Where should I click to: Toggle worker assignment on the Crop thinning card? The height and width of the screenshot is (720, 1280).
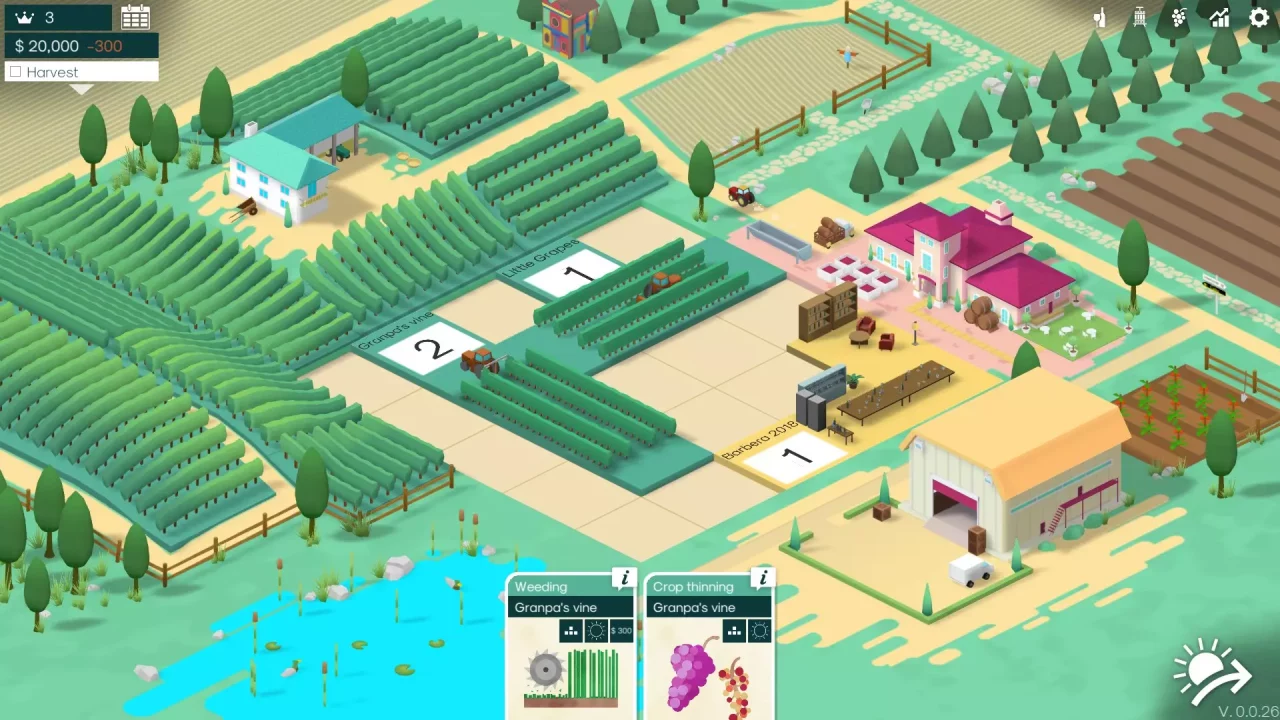point(735,631)
